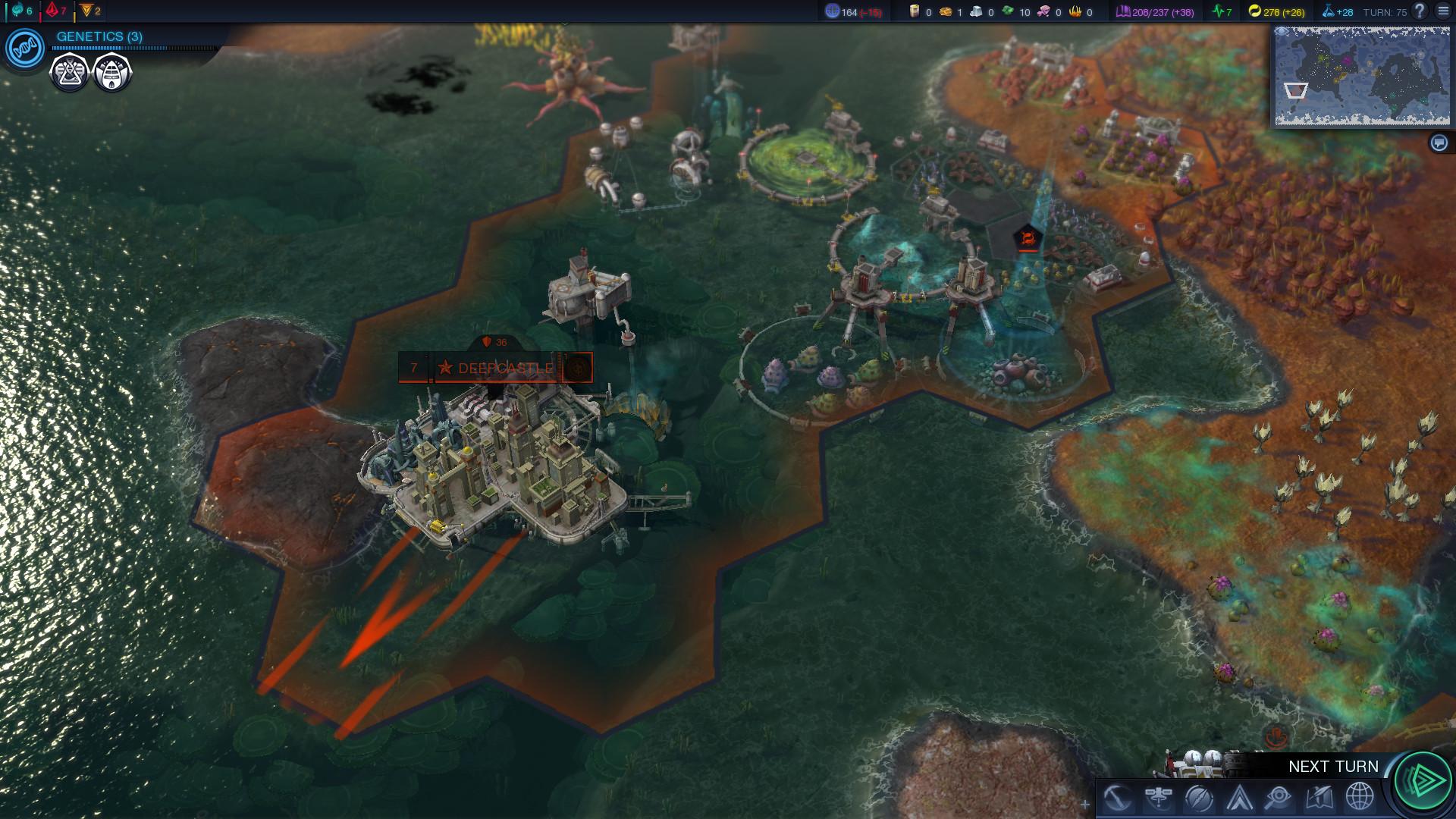Open the in-game help question mark

[x=1420, y=11]
